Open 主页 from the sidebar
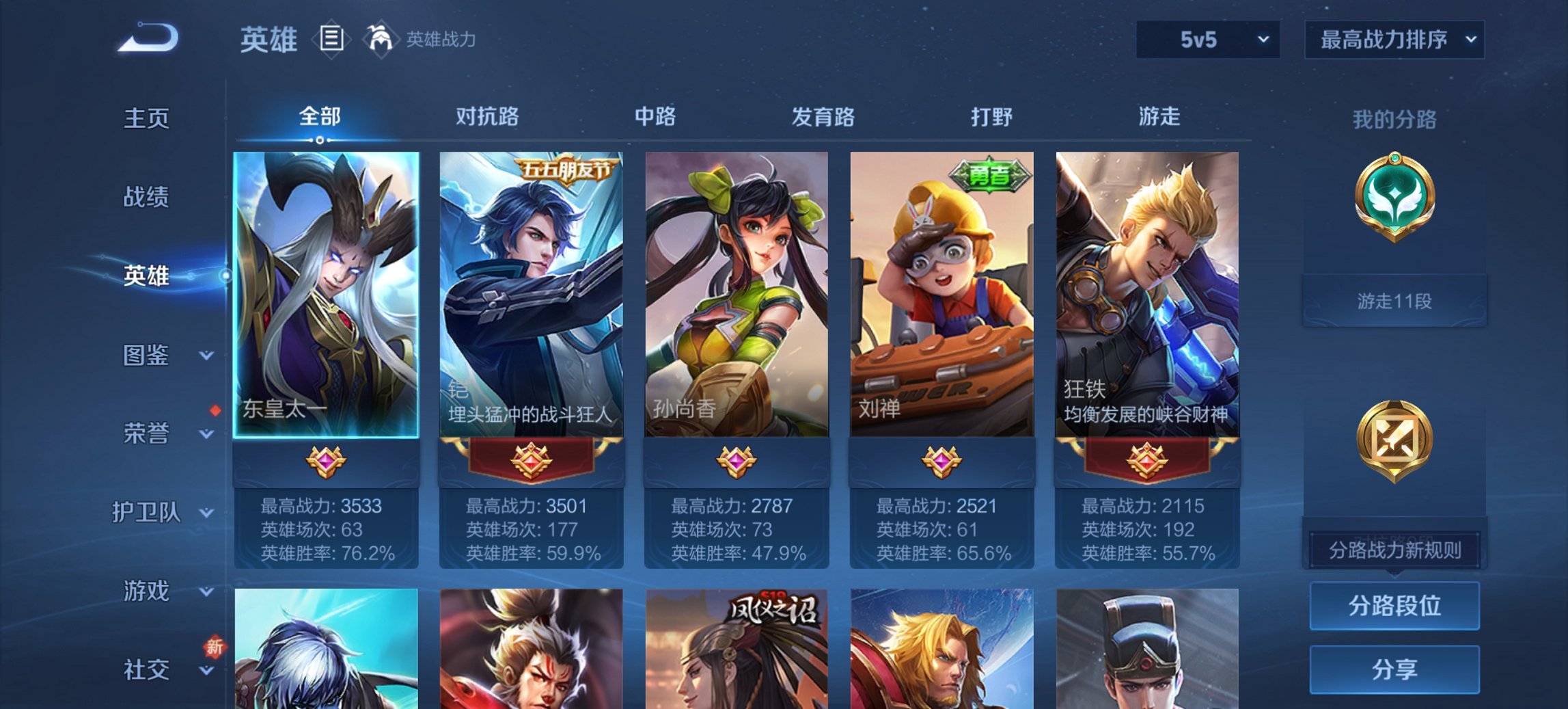 coord(147,118)
